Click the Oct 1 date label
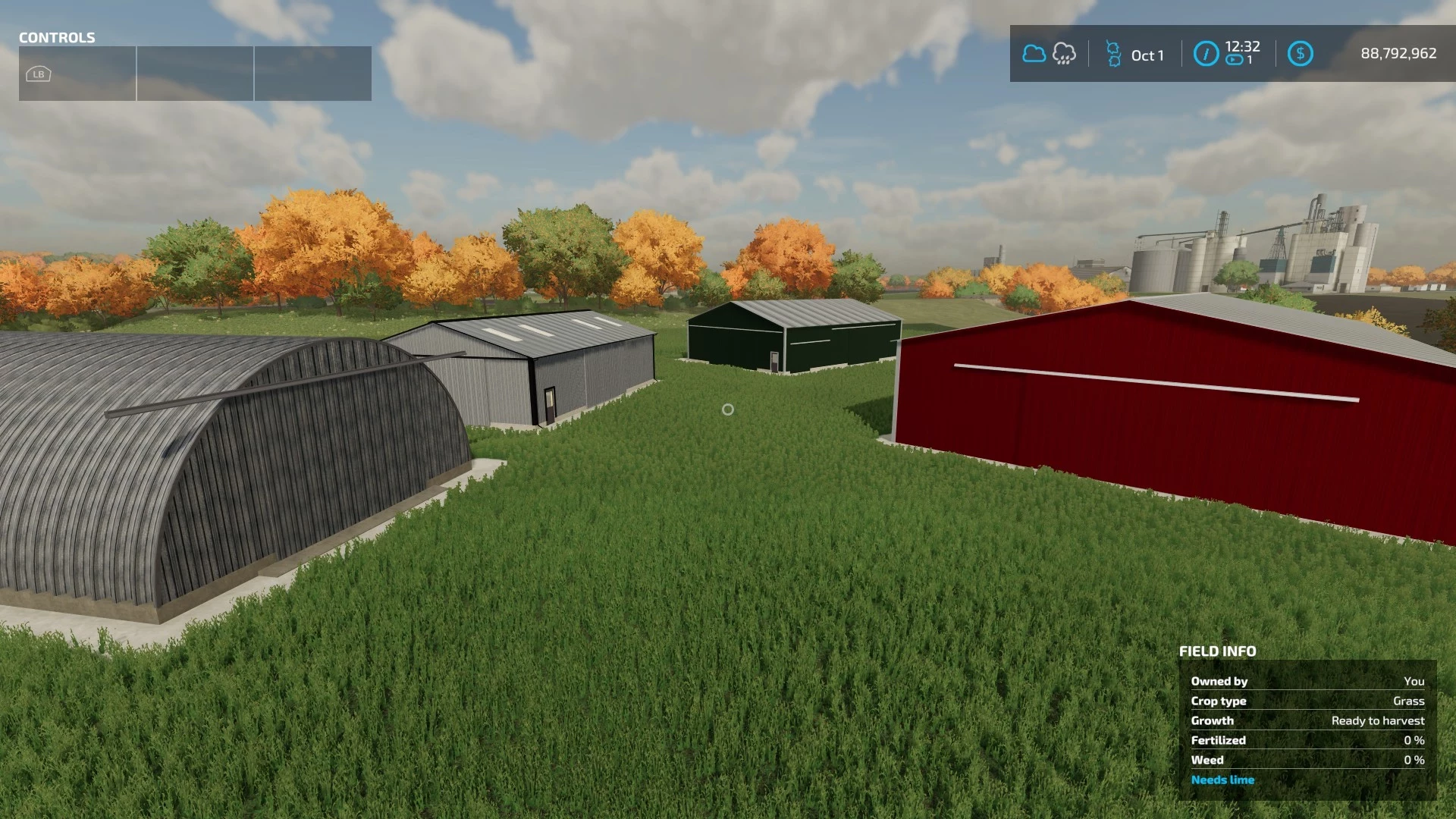This screenshot has width=1456, height=819. click(x=1147, y=55)
